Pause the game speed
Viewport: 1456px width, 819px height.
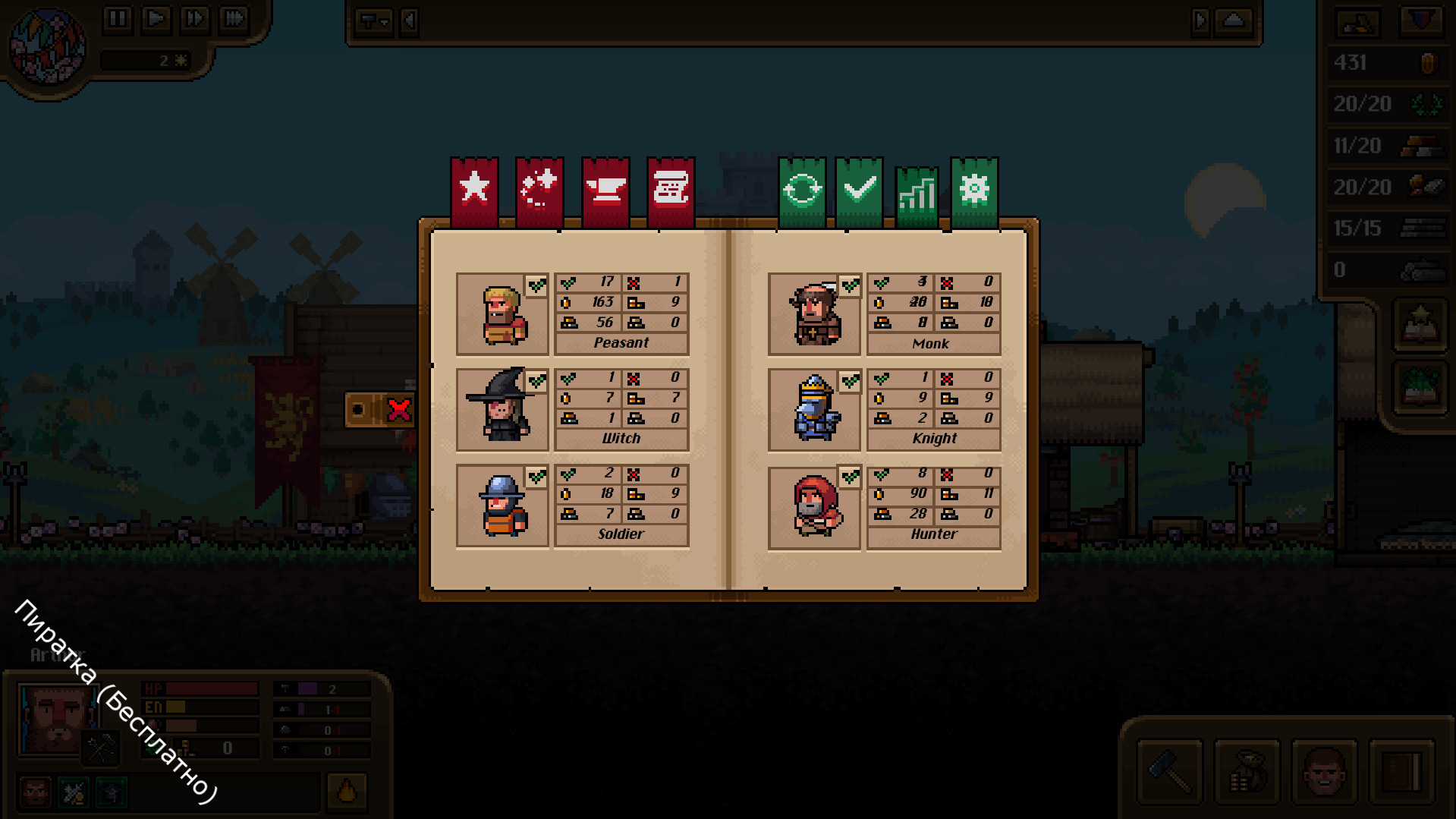pyautogui.click(x=118, y=18)
